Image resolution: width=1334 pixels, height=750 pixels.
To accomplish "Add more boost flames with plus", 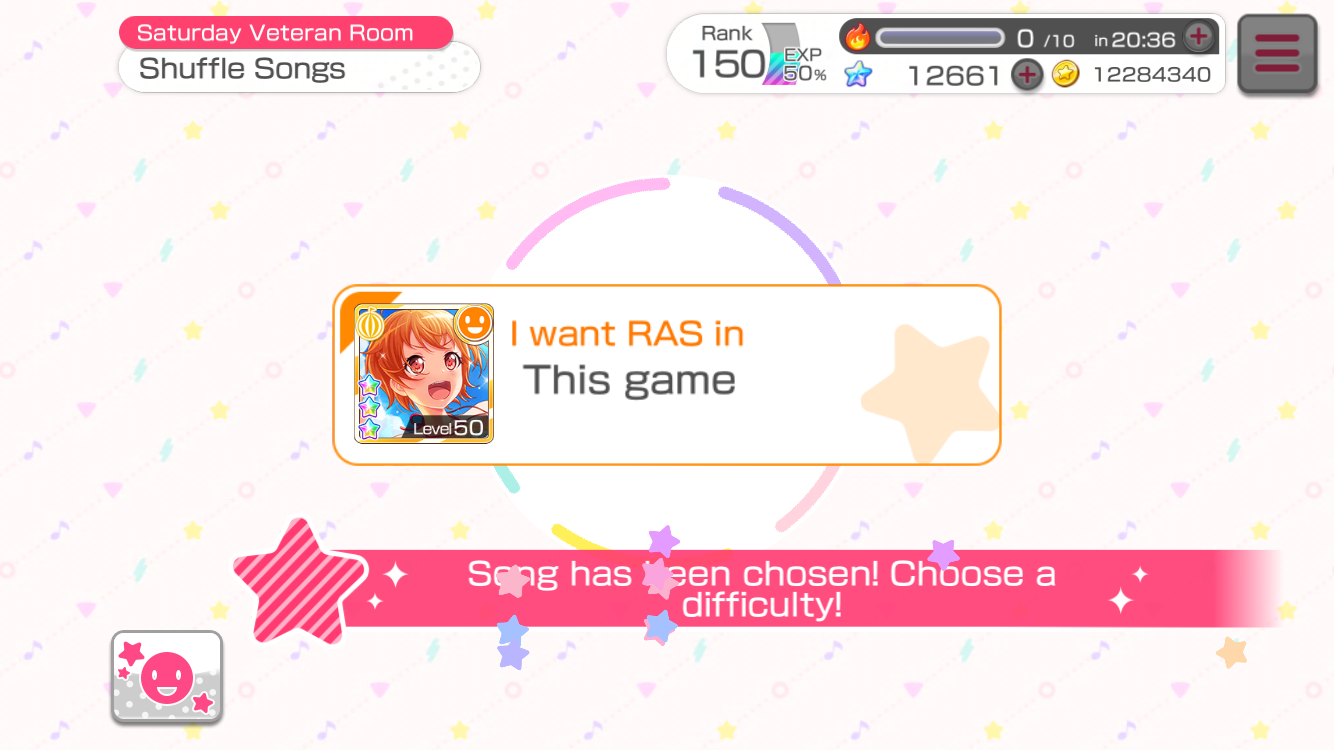I will click(1198, 38).
